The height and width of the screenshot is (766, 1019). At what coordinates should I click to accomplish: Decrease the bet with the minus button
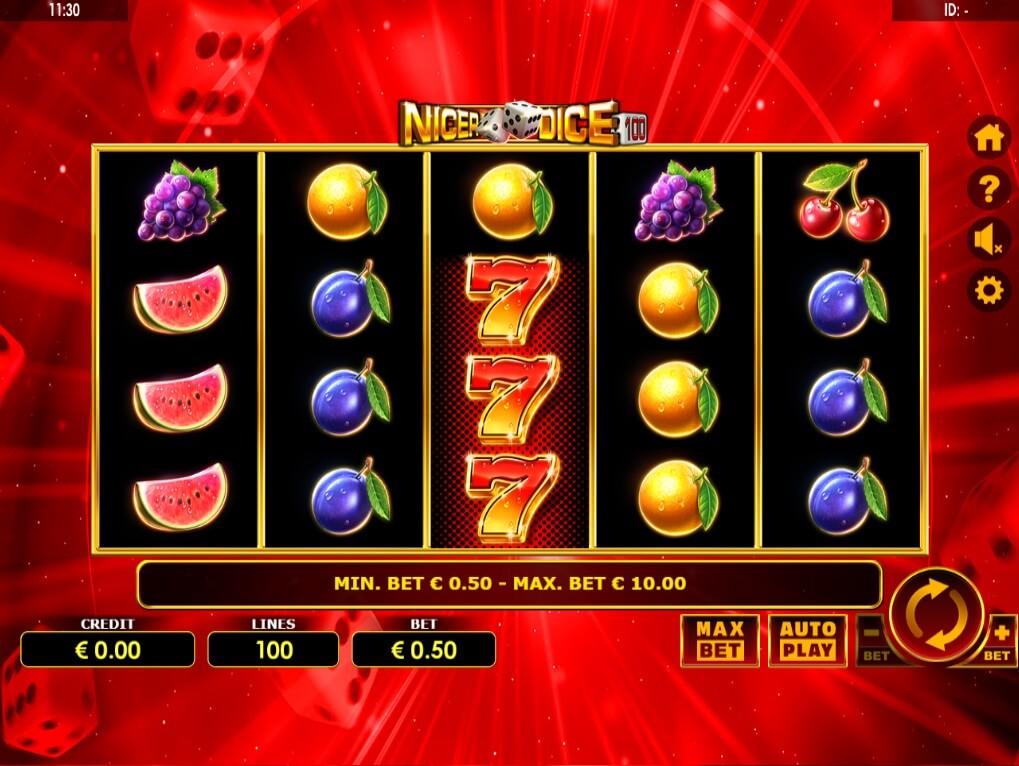[x=872, y=638]
